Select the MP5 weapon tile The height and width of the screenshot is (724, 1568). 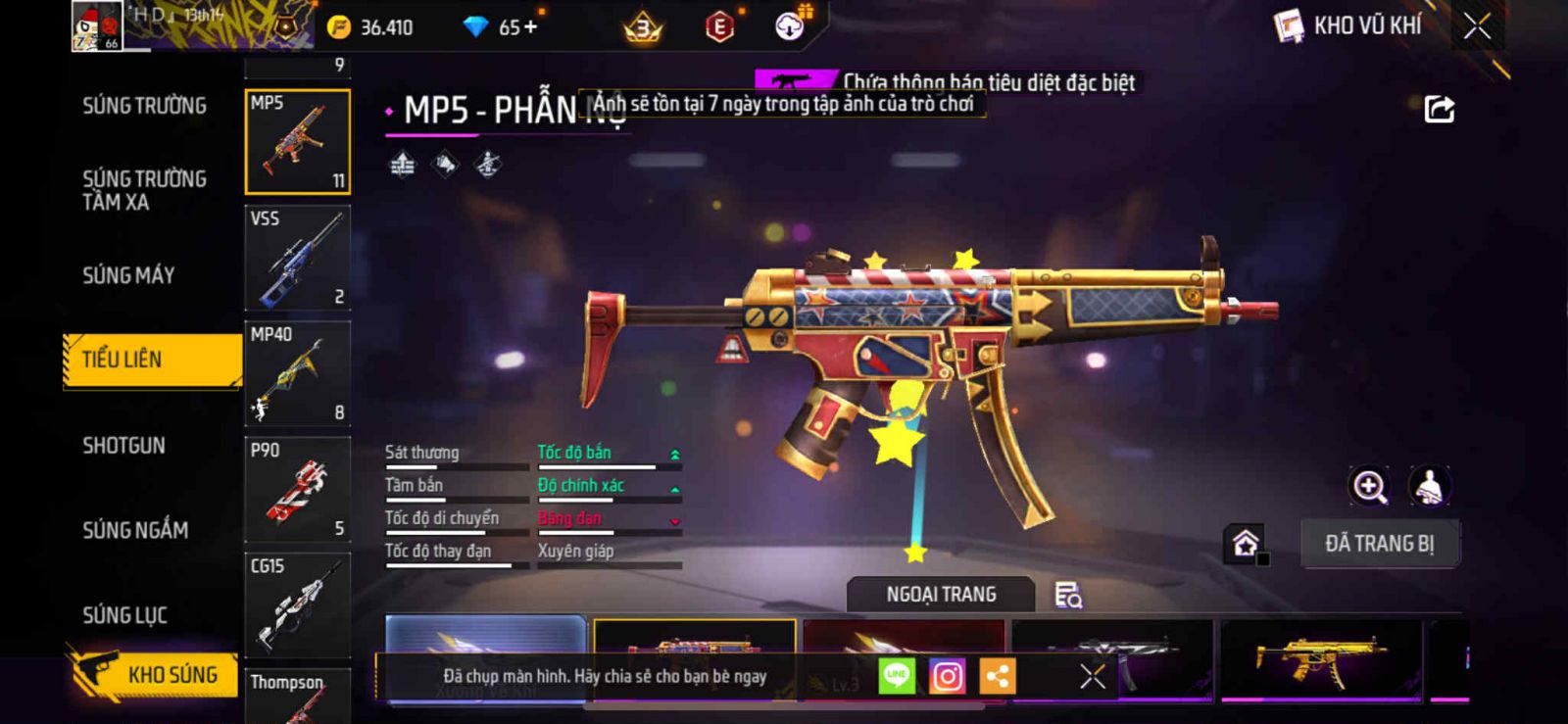click(x=297, y=142)
